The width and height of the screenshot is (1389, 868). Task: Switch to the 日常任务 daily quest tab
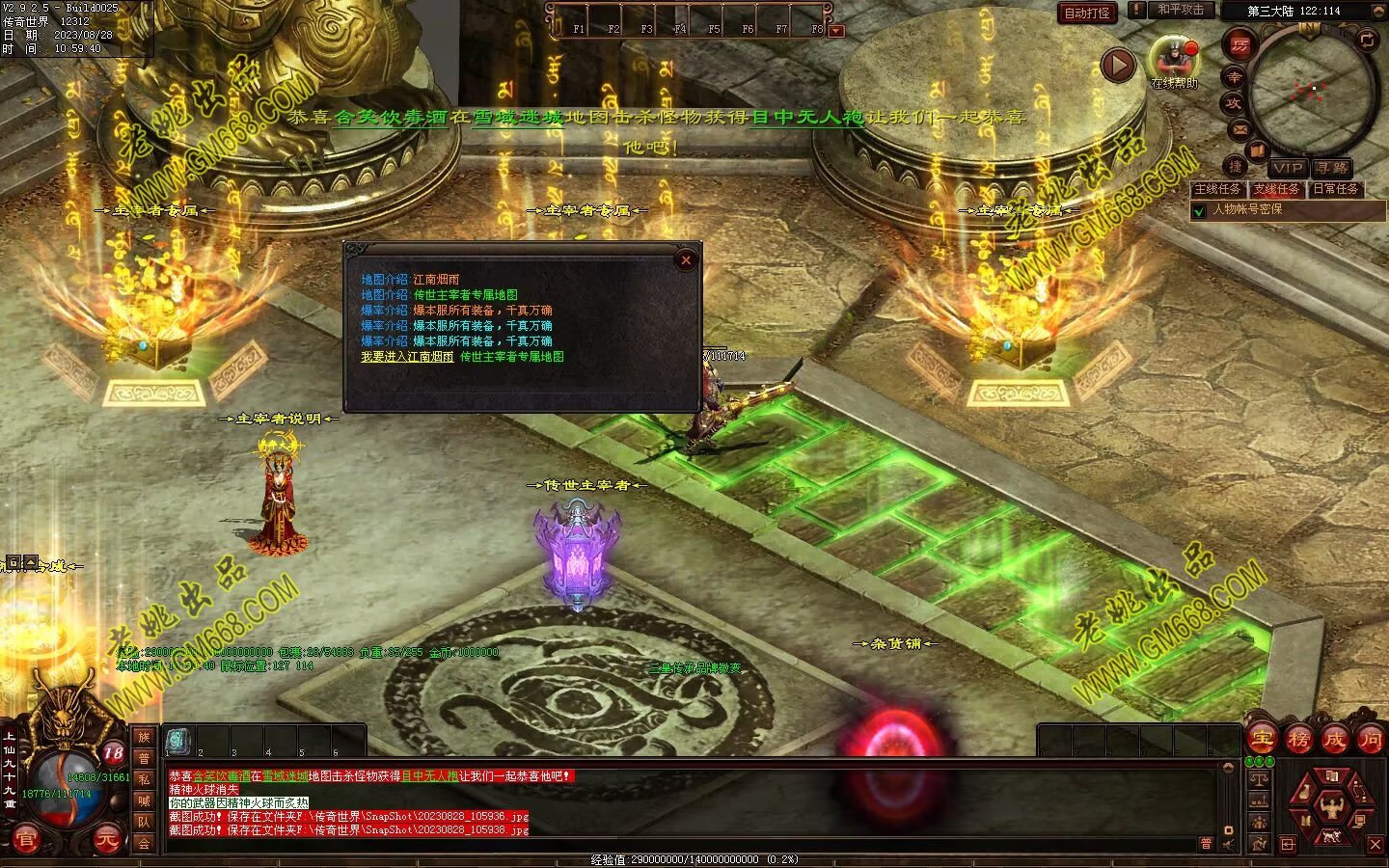point(1335,189)
